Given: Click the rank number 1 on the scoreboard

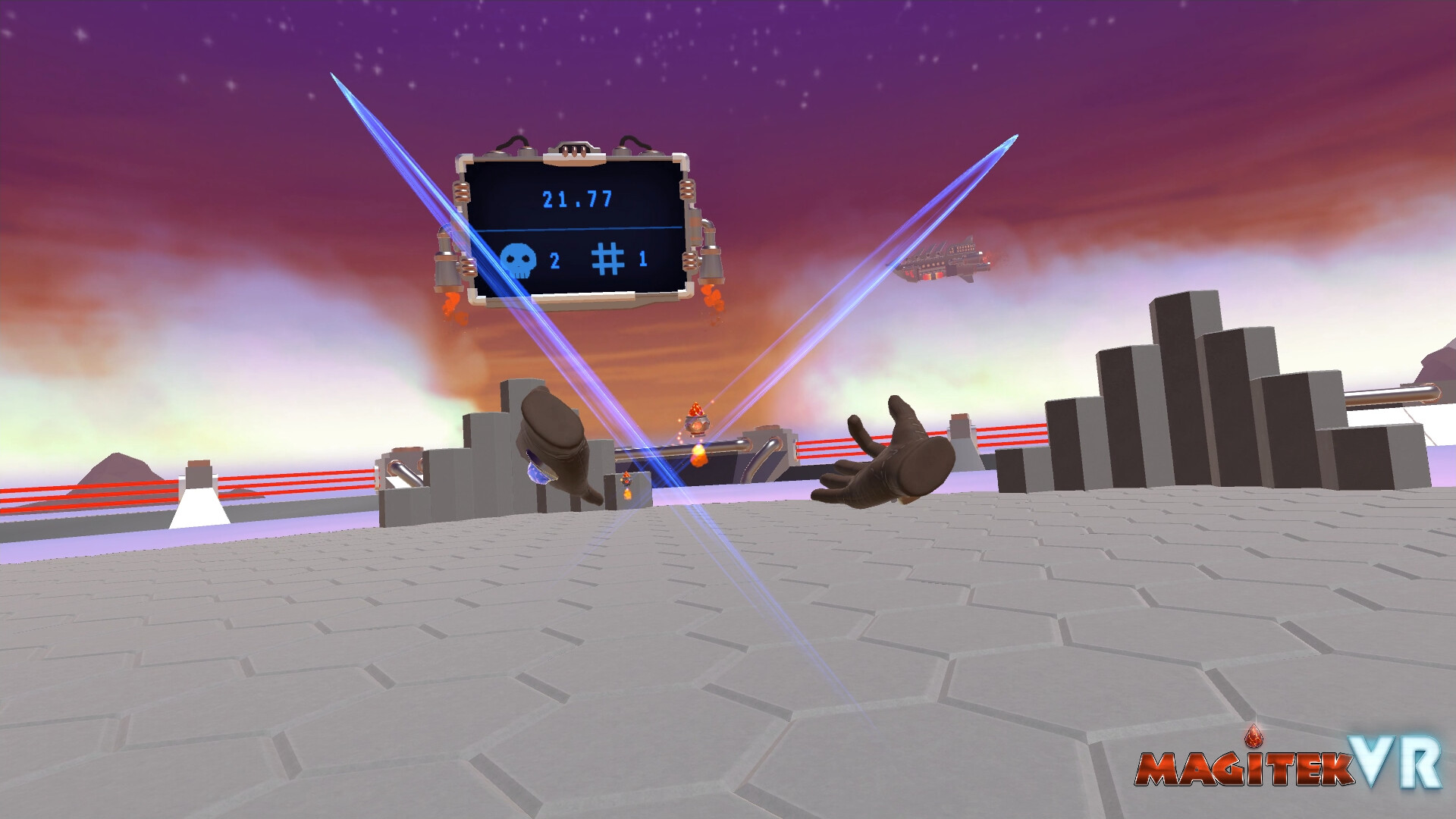Looking at the screenshot, I should [x=644, y=260].
